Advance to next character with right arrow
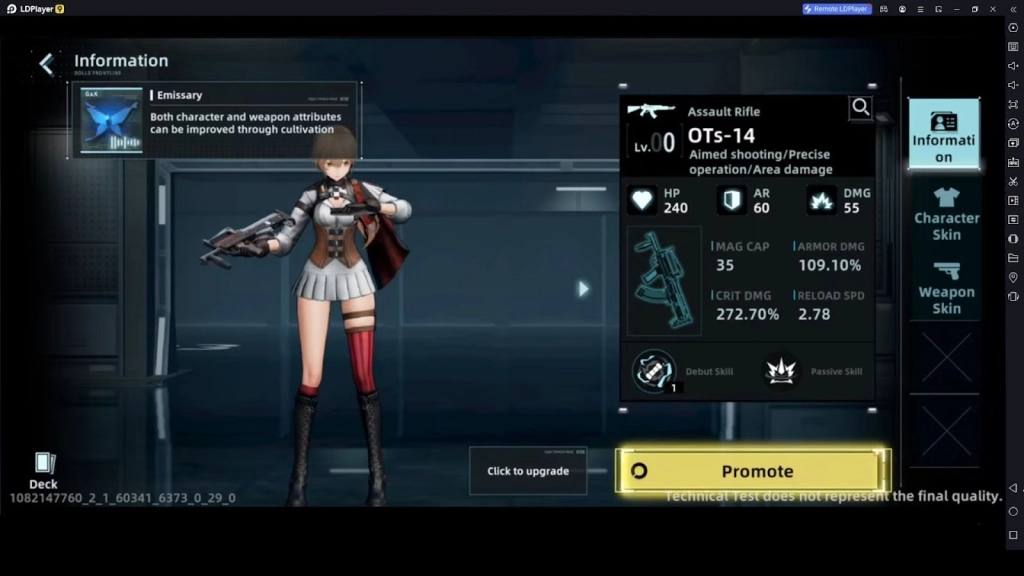Screen dimensions: 1024x576 [x=583, y=289]
